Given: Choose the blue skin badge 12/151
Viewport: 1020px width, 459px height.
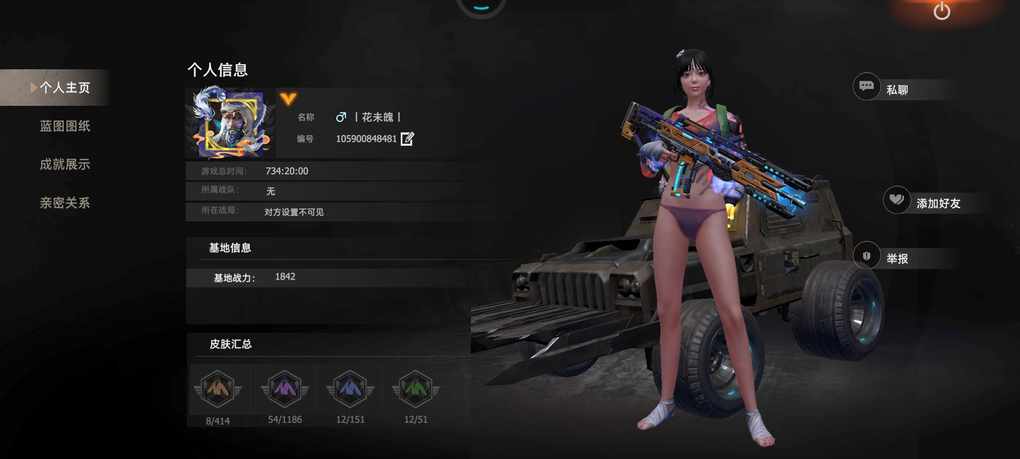Looking at the screenshot, I should [349, 388].
